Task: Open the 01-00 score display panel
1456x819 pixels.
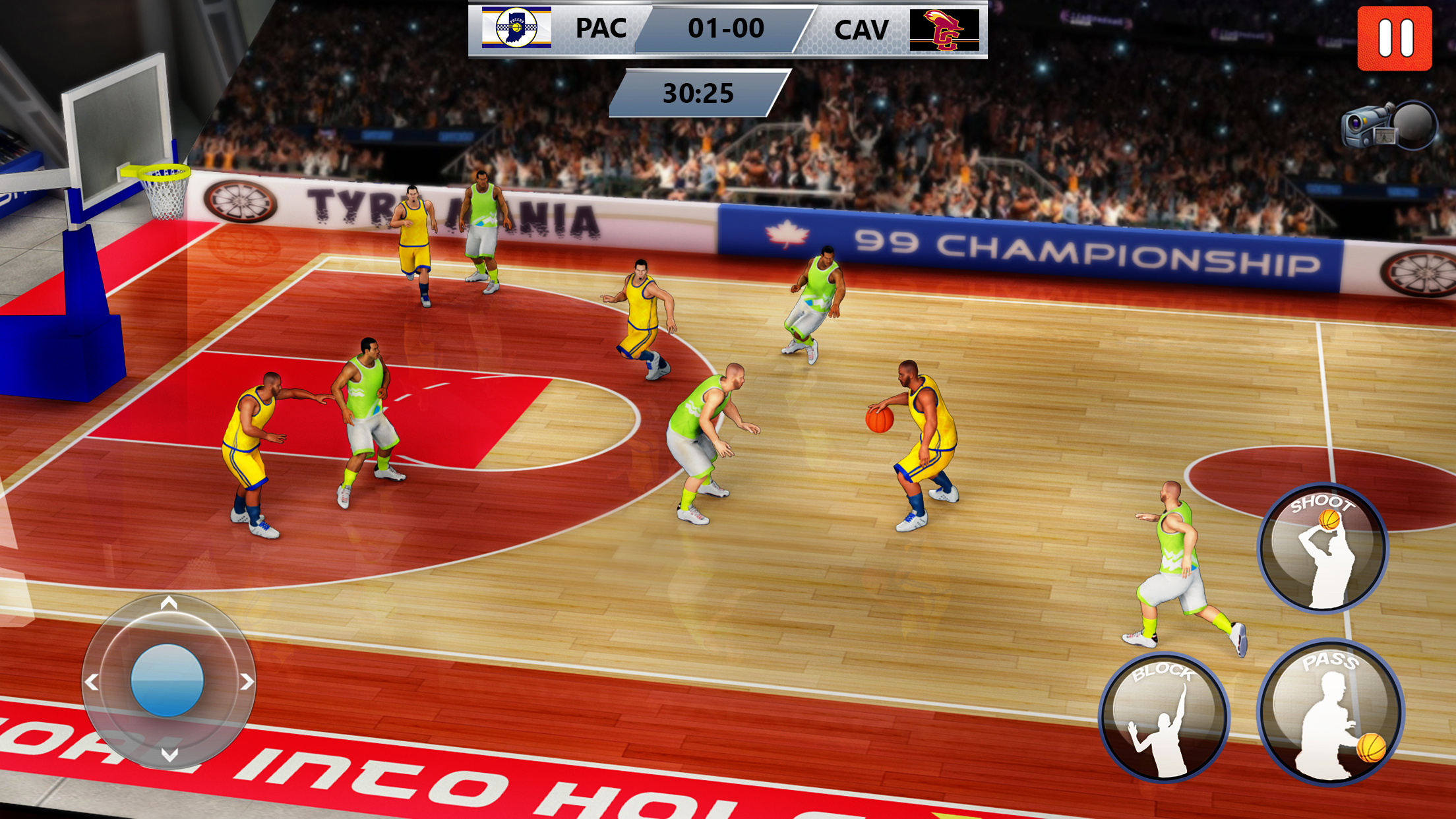Action: pyautogui.click(x=726, y=29)
